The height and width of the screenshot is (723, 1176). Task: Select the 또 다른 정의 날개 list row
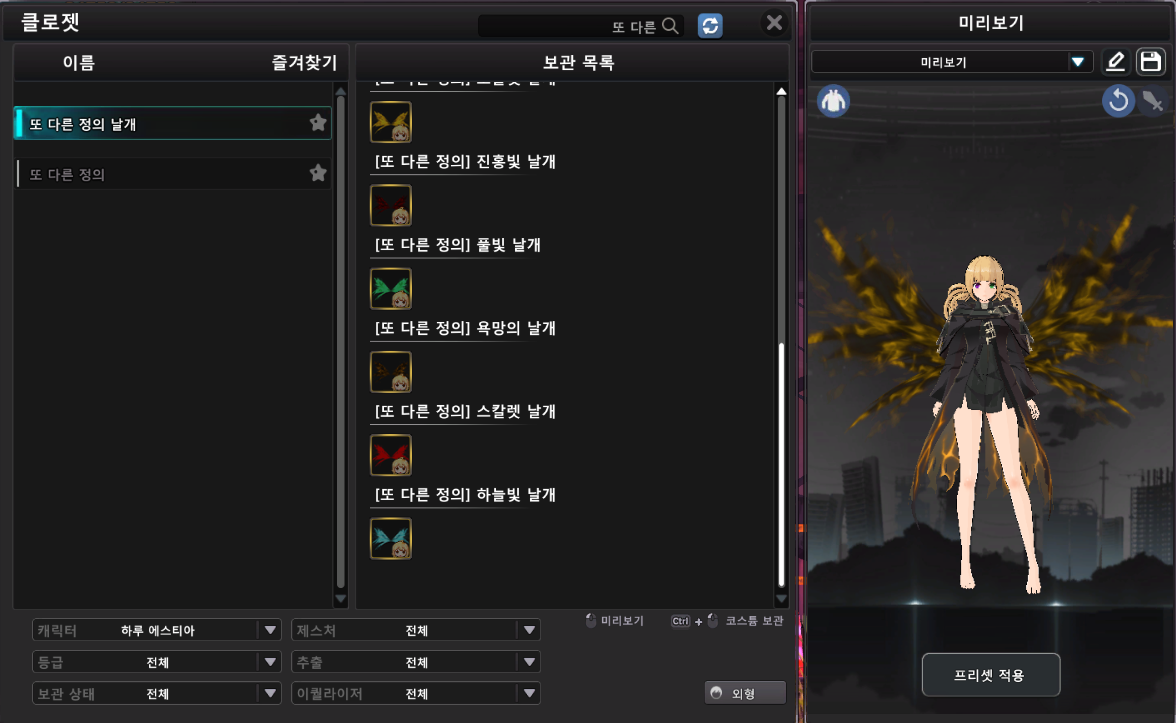(x=160, y=123)
